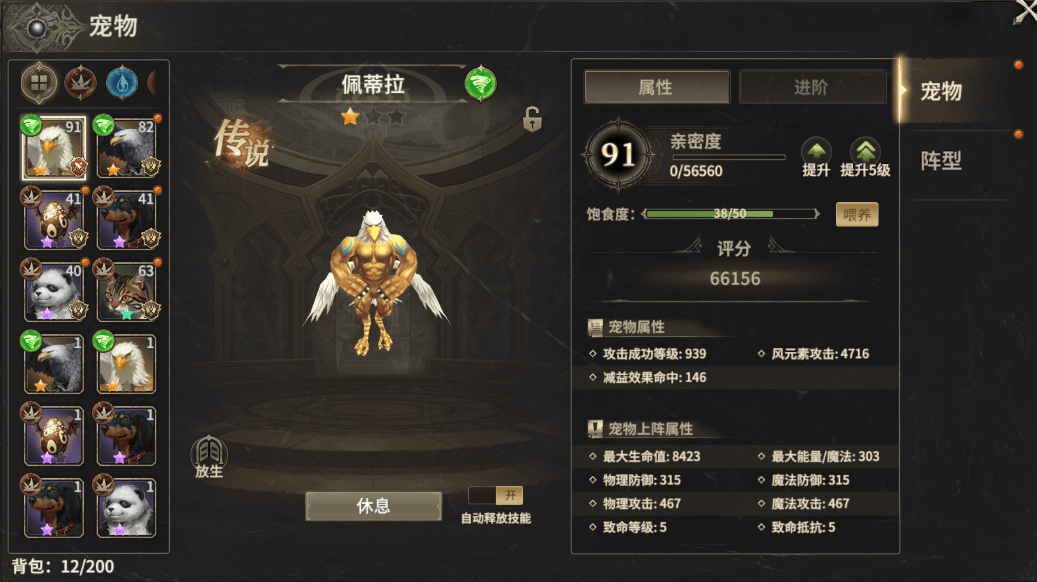Toggle the 自动释放技能 auto-skill switch
Screen dimensions: 1037x582
click(496, 496)
